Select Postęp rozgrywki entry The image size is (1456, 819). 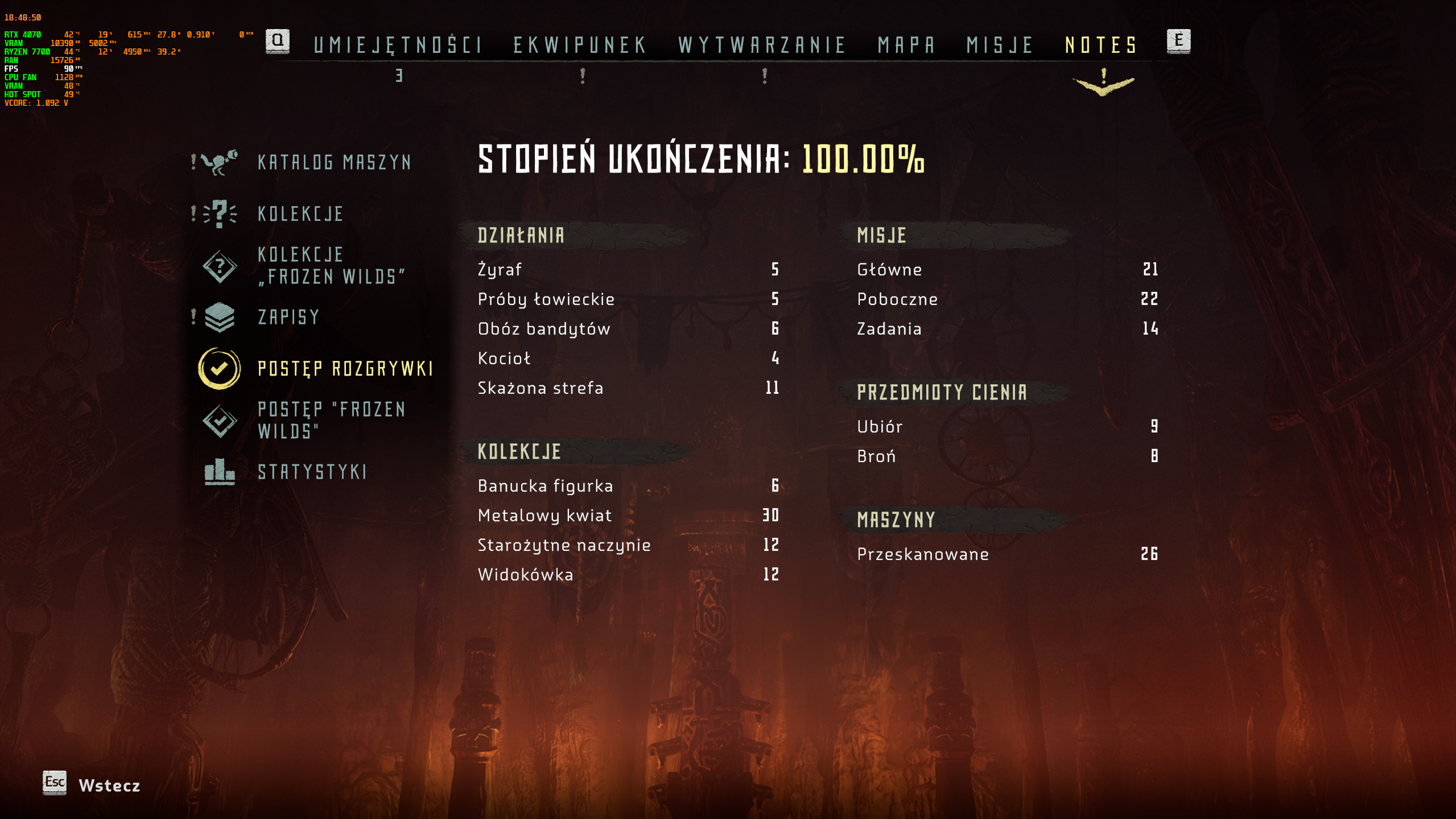[x=345, y=369]
